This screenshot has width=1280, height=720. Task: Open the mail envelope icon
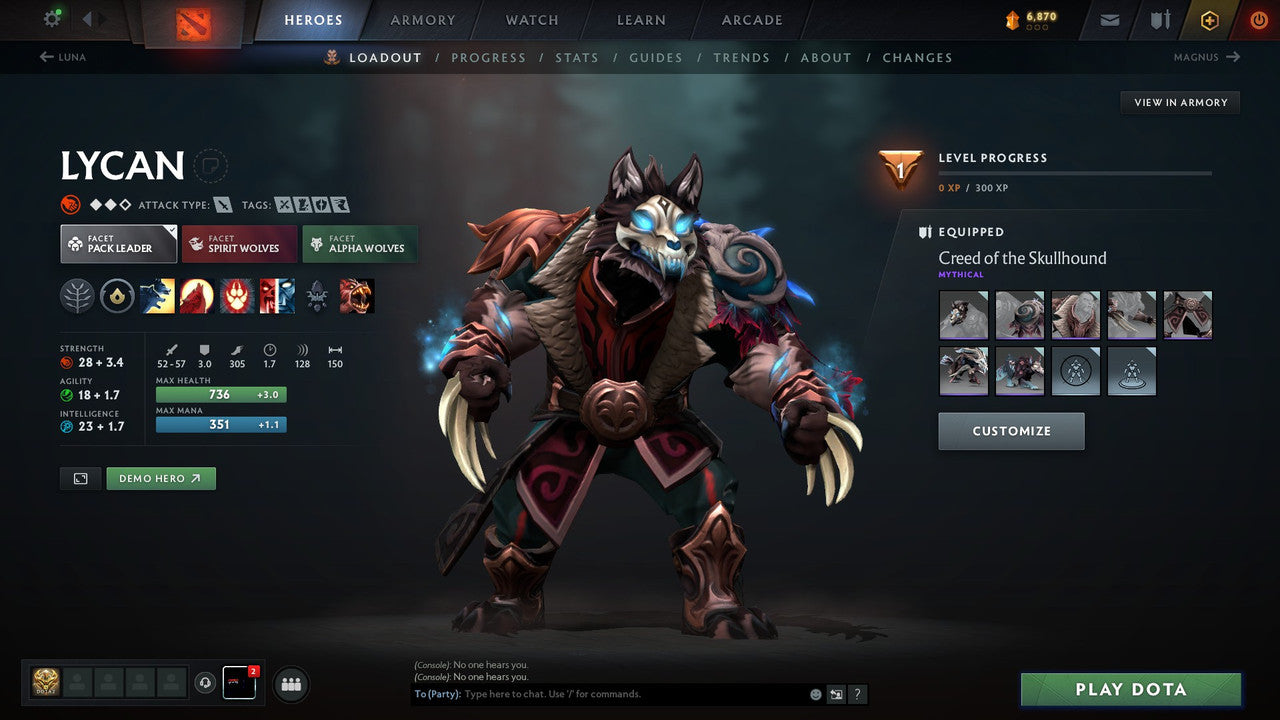1108,19
